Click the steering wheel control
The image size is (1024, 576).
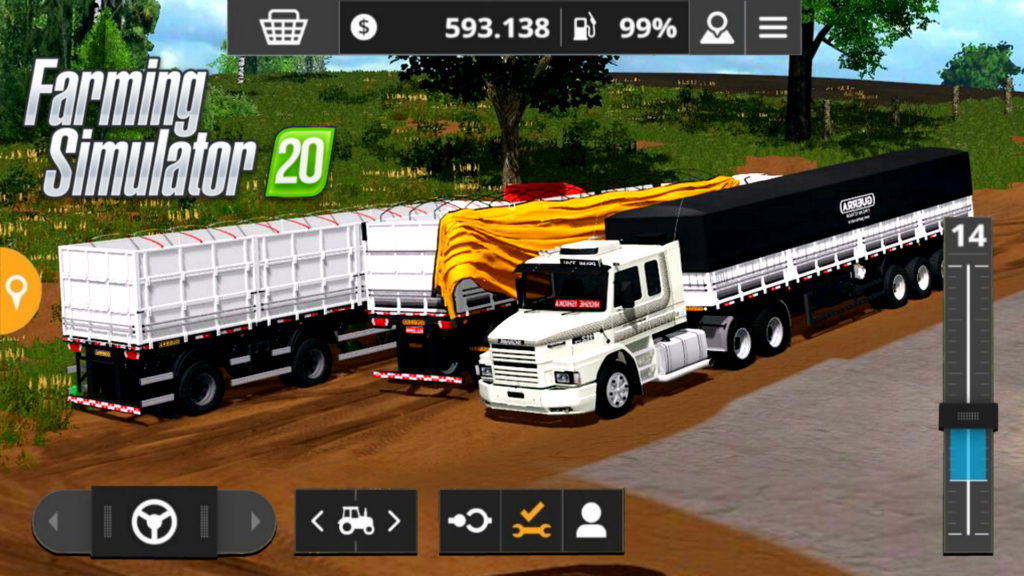tap(154, 521)
